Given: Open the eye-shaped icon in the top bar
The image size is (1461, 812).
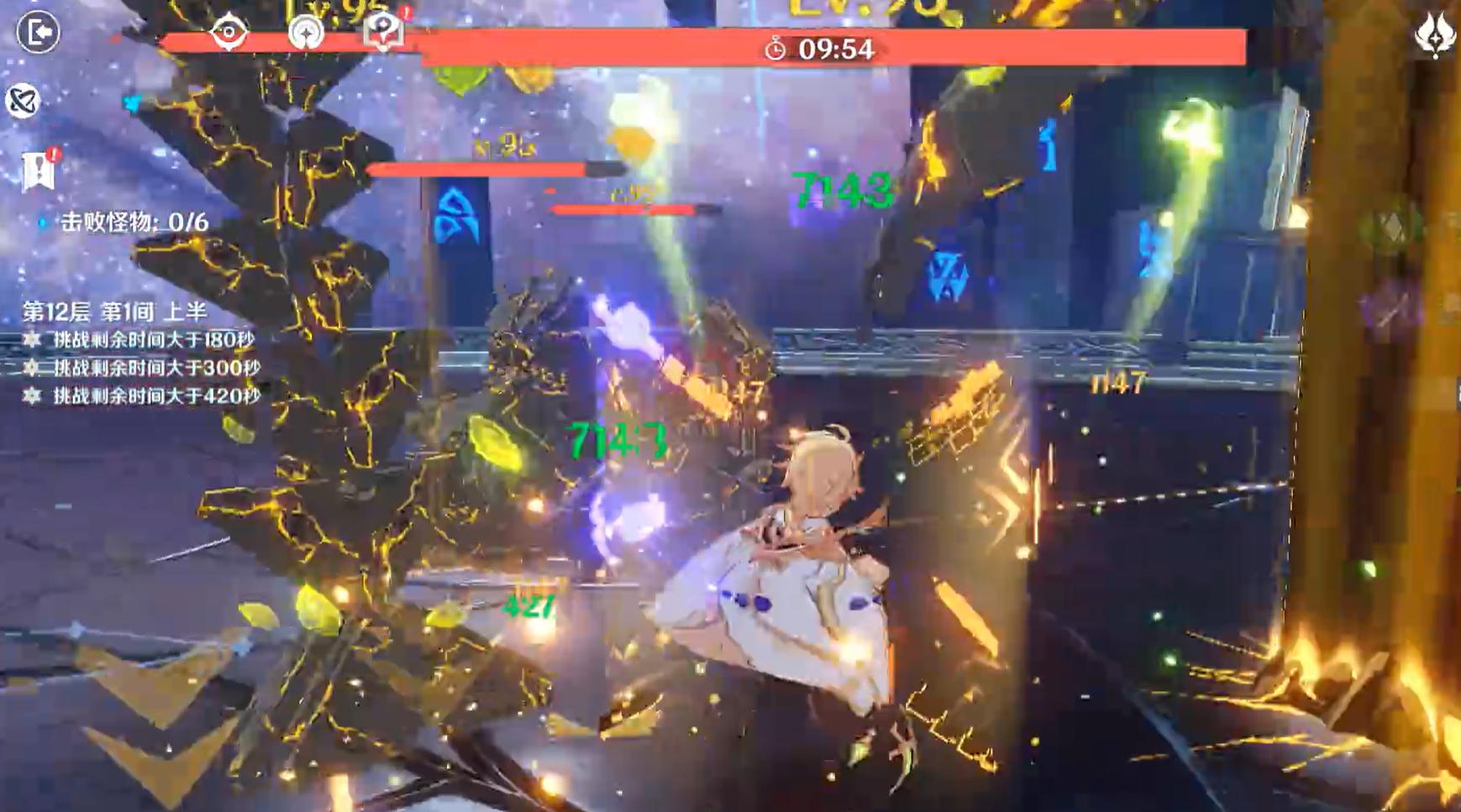Looking at the screenshot, I should (229, 33).
